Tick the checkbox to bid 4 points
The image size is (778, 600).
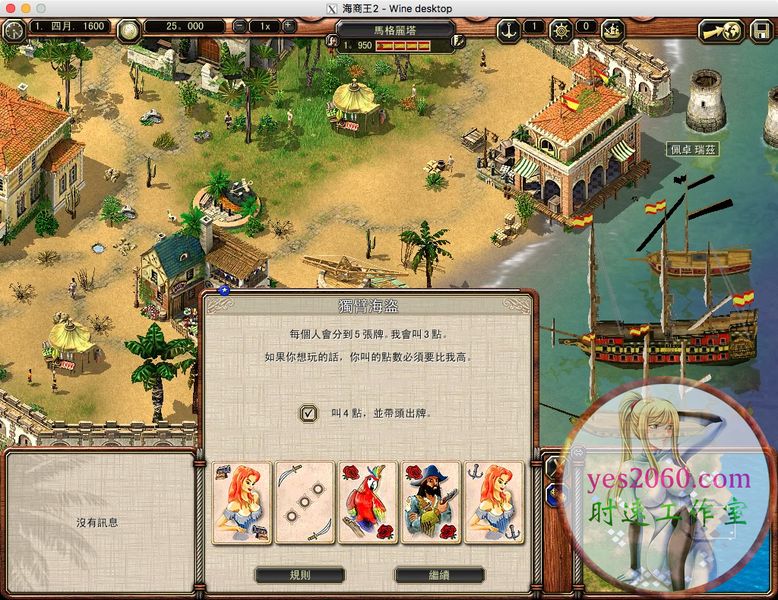pos(308,412)
